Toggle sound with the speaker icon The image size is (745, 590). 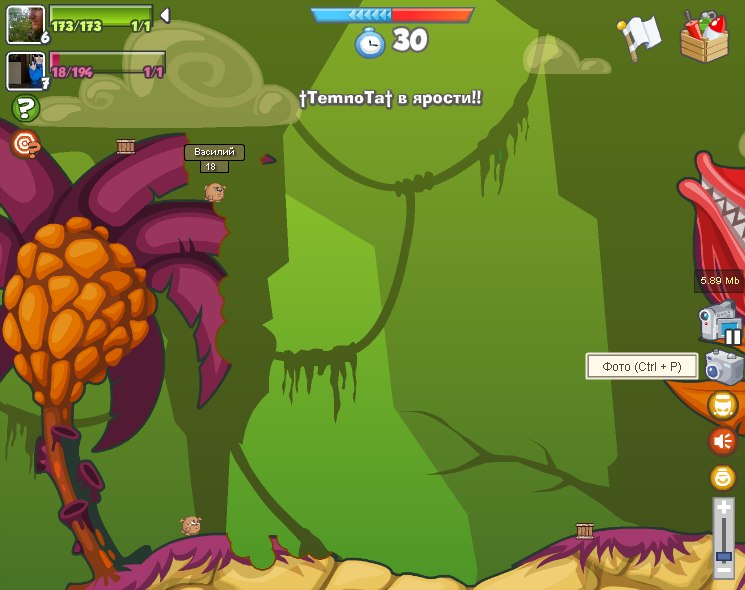tap(722, 440)
